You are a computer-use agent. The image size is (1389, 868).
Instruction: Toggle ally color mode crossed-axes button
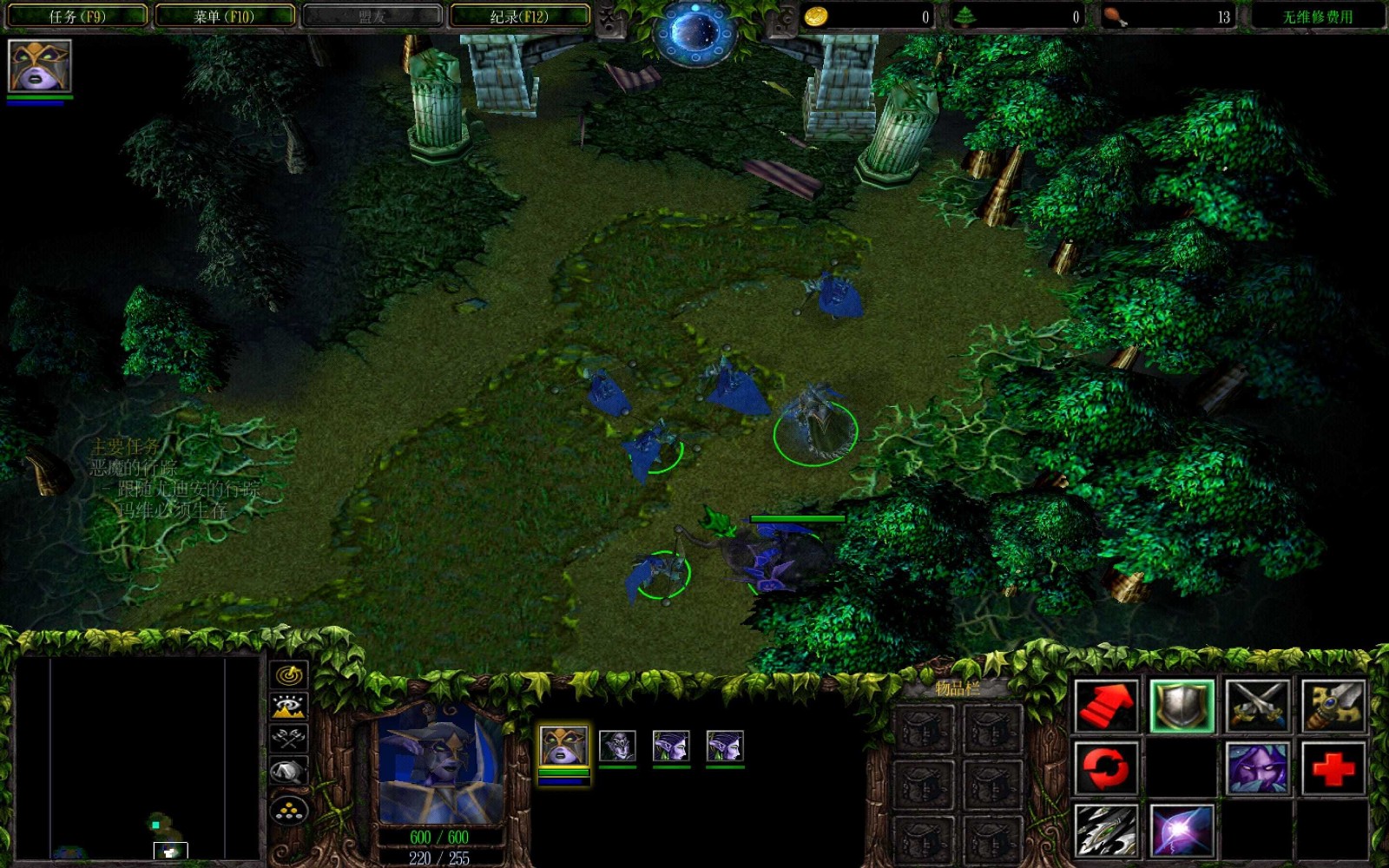(289, 738)
